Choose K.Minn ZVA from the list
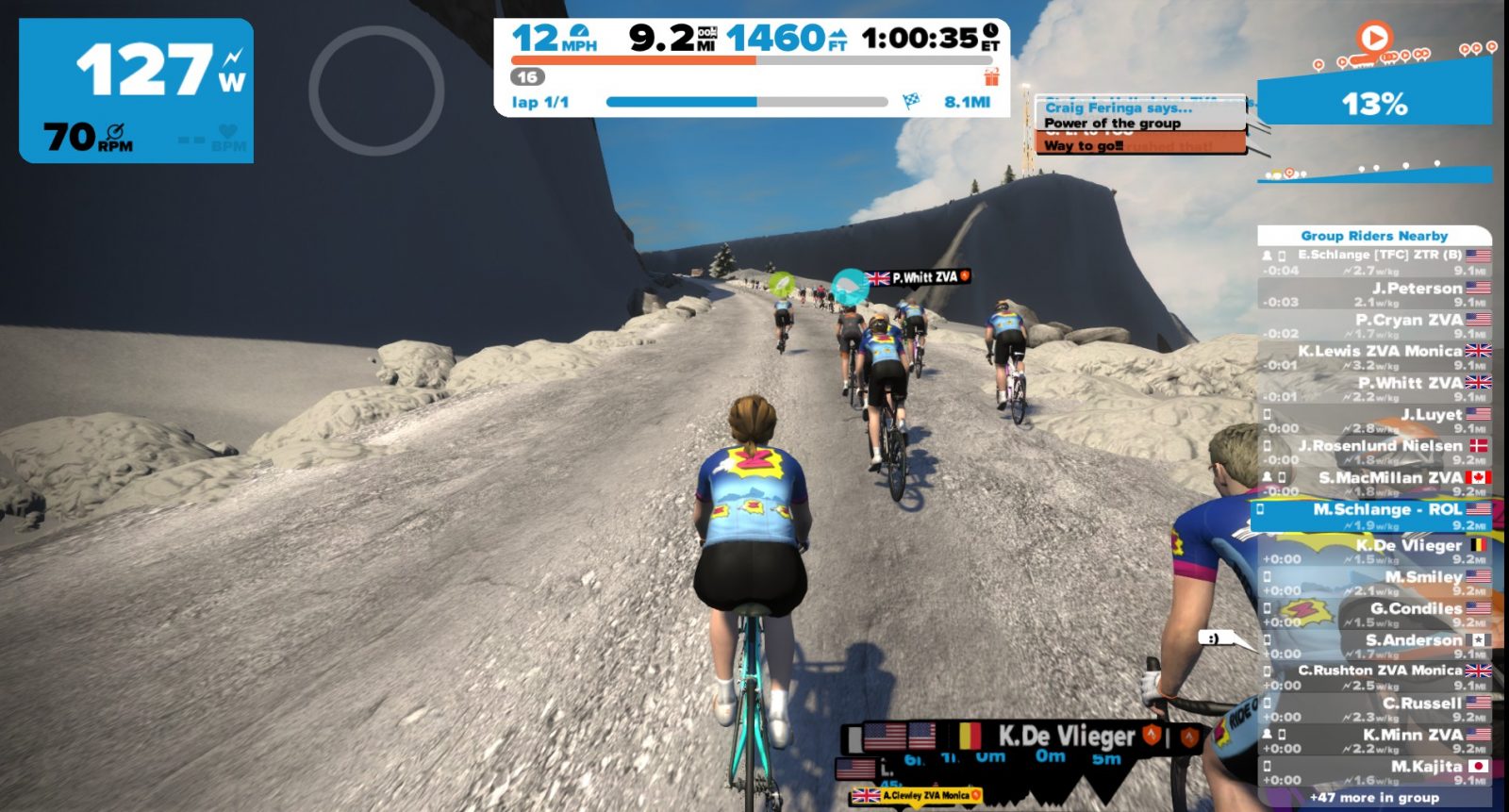Viewport: 1509px width, 812px height. tap(1375, 740)
